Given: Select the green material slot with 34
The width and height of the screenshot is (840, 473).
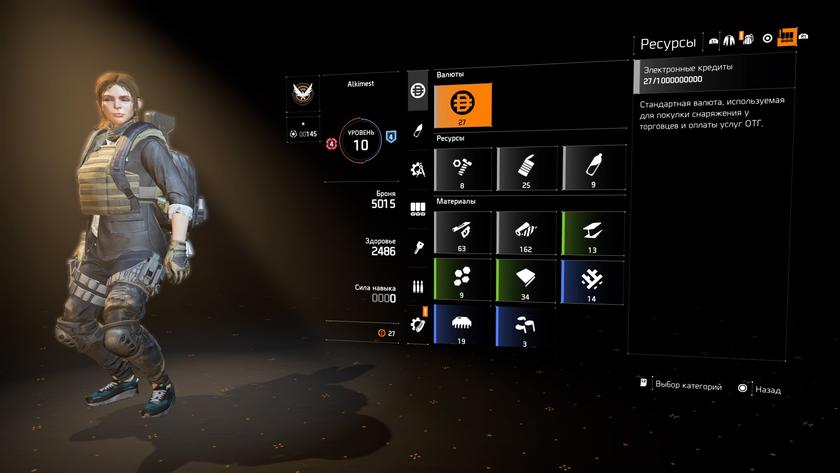Looking at the screenshot, I should [x=526, y=280].
